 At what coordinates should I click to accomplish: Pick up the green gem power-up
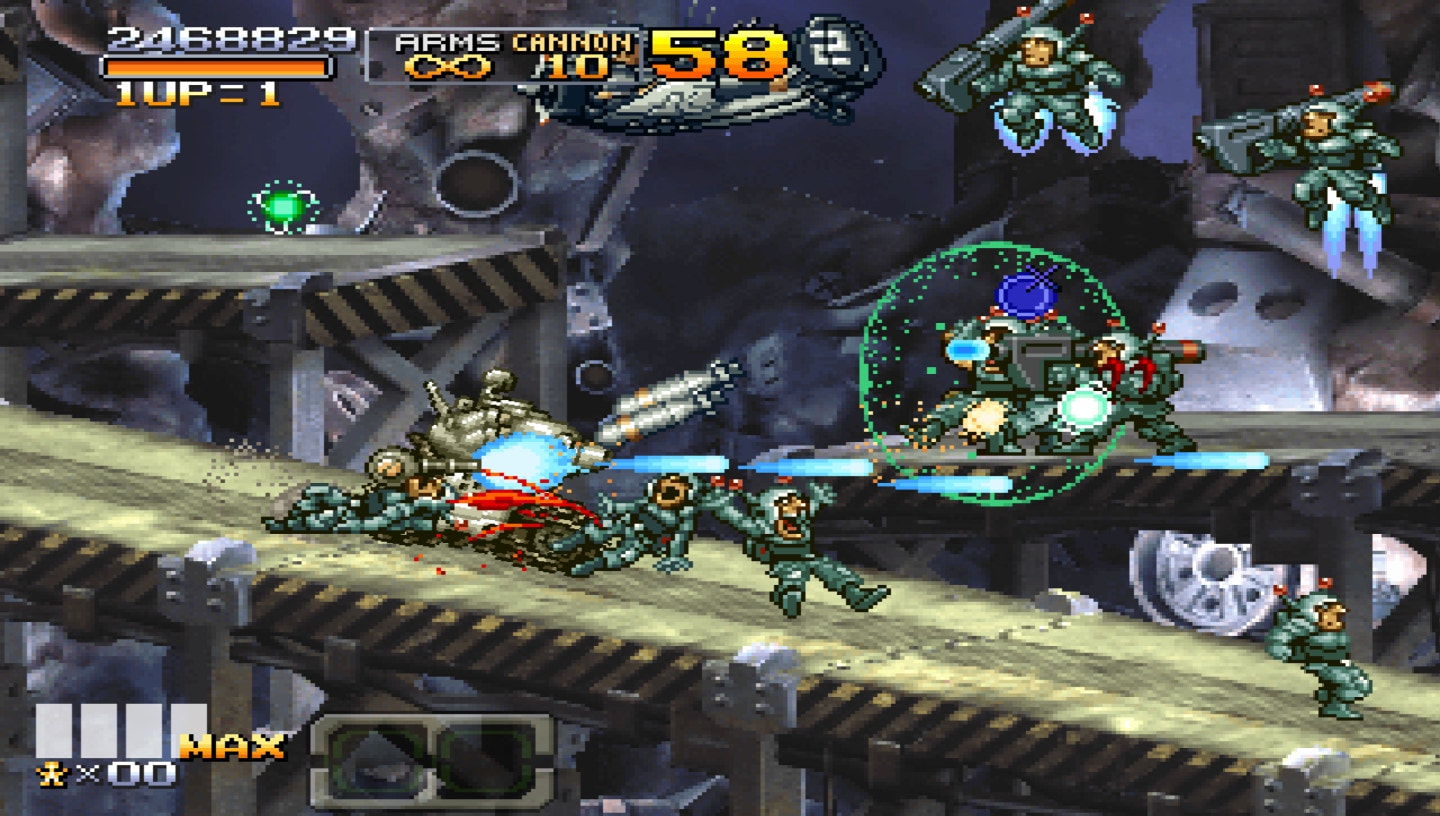point(286,207)
